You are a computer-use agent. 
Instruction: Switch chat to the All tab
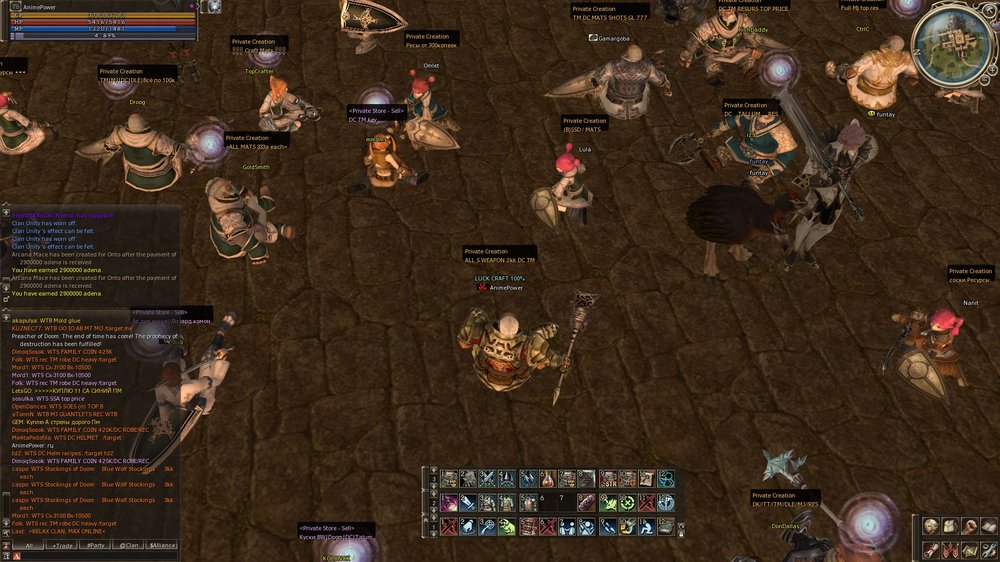coord(28,545)
